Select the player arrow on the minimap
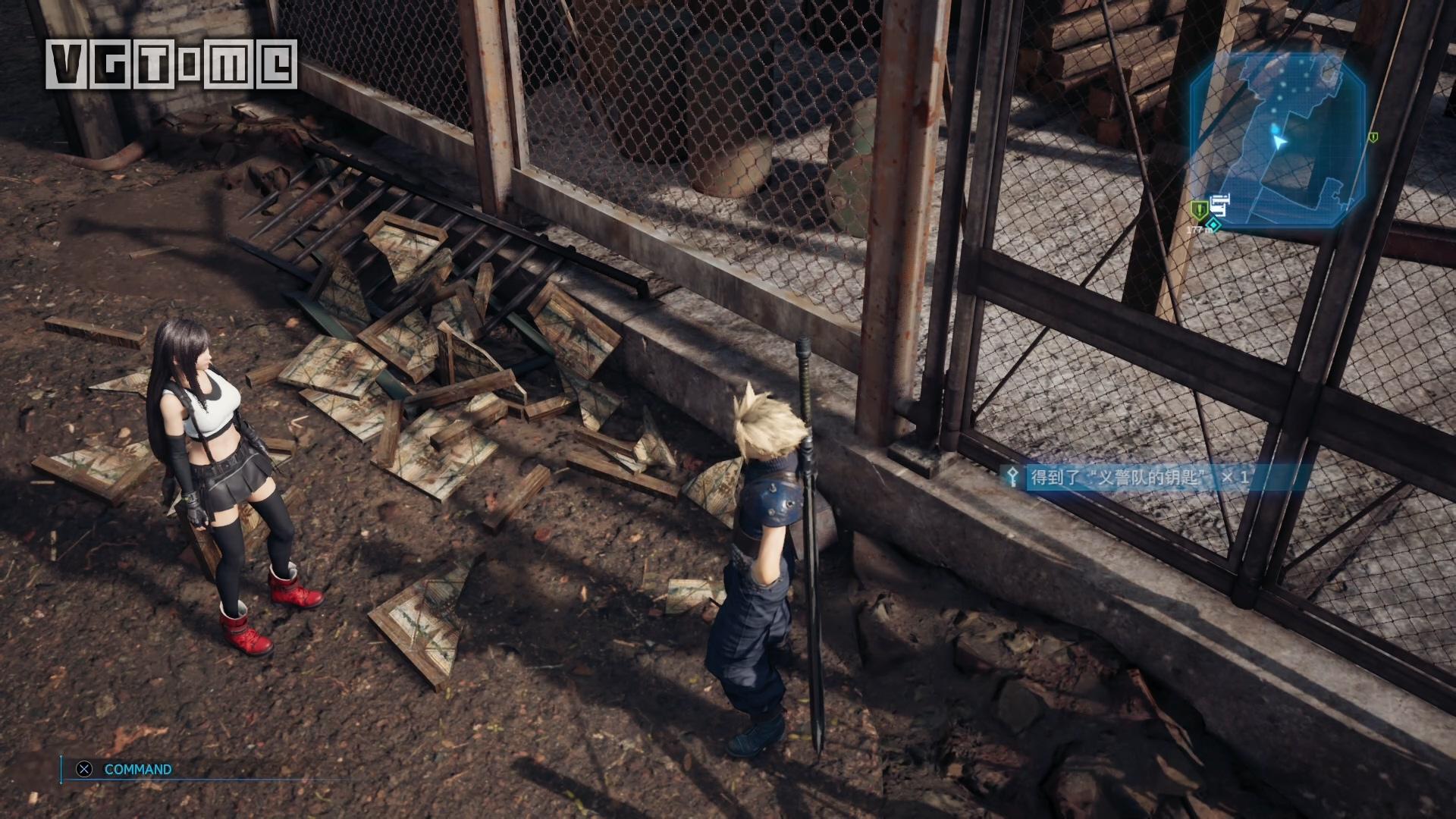The width and height of the screenshot is (1456, 819). [1280, 142]
